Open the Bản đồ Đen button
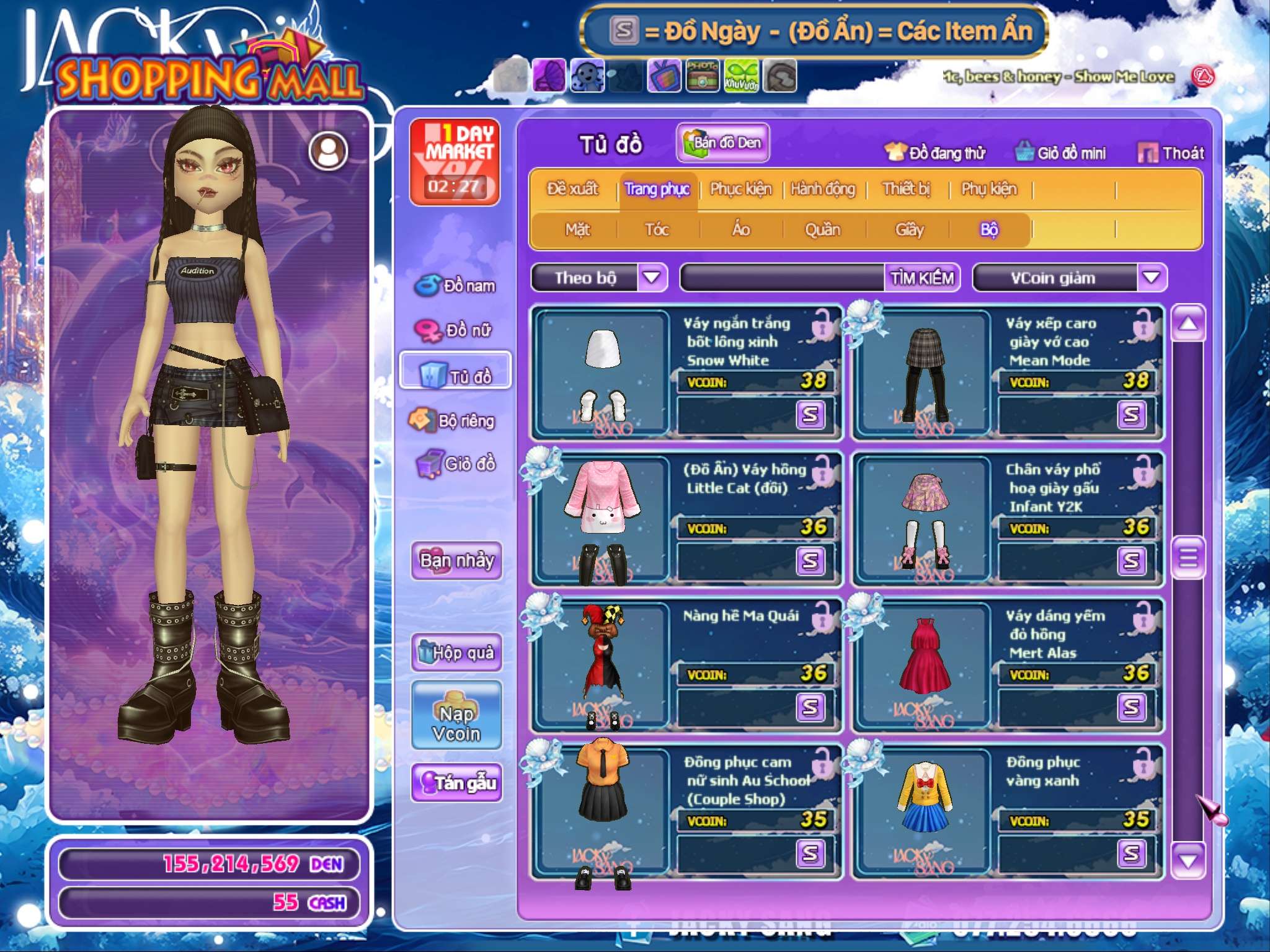Screen dimensions: 1270x952 (722, 143)
